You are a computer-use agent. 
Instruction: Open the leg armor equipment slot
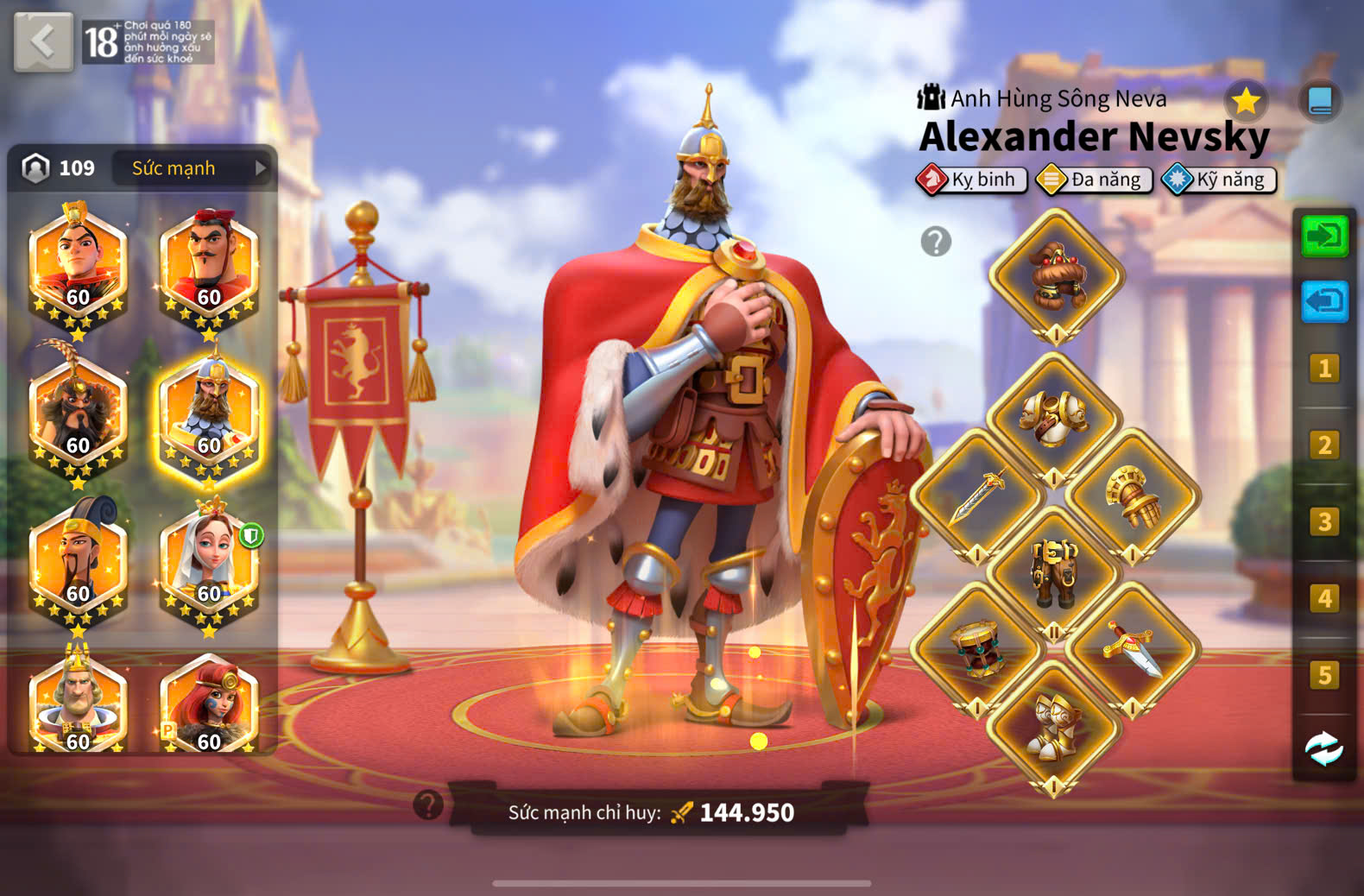(x=1054, y=573)
